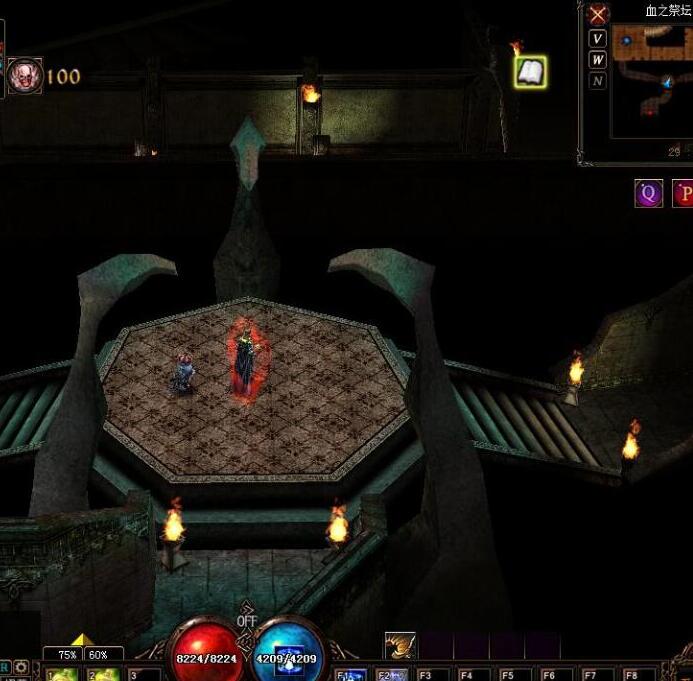Close the minimap with the X button

[598, 14]
